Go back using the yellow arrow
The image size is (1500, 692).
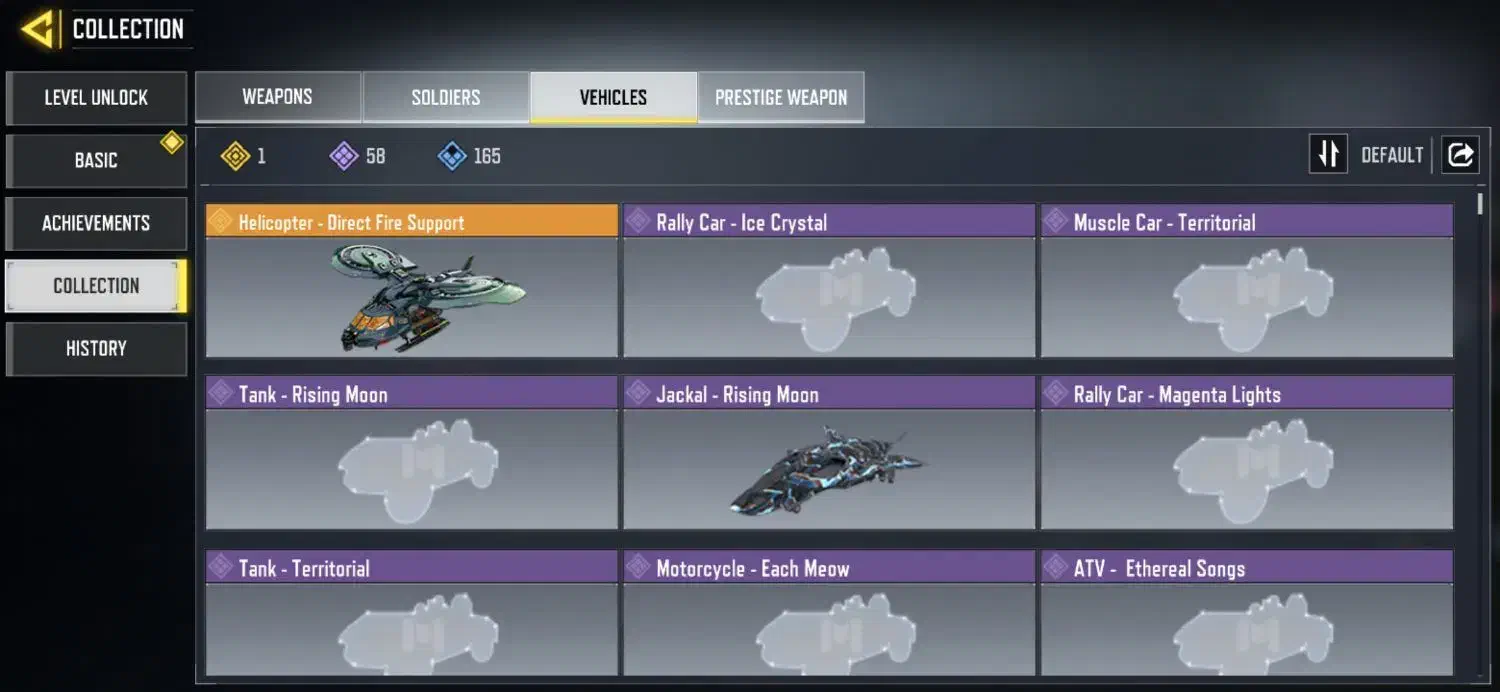tap(38, 29)
